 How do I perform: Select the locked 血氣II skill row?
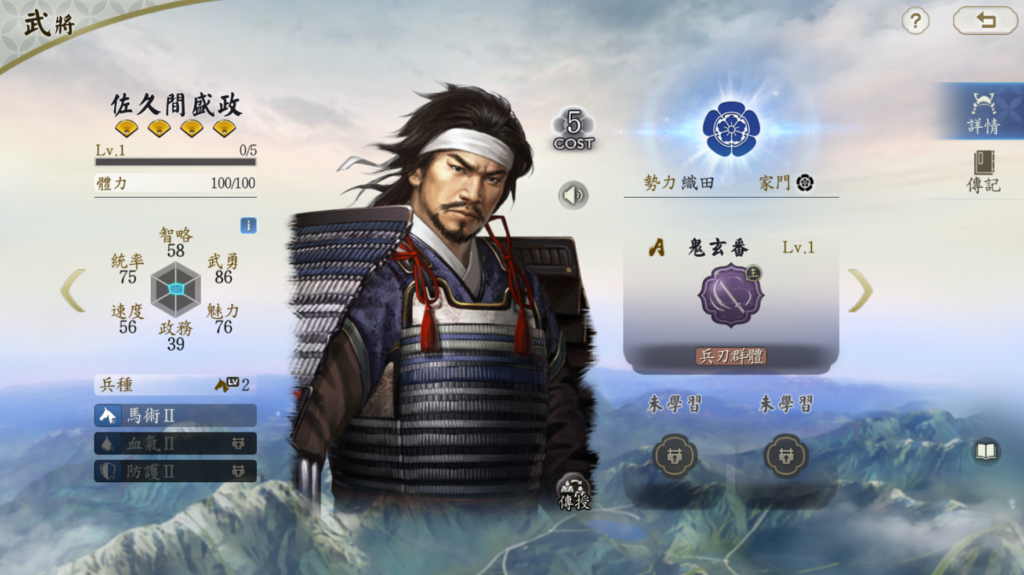[175, 443]
